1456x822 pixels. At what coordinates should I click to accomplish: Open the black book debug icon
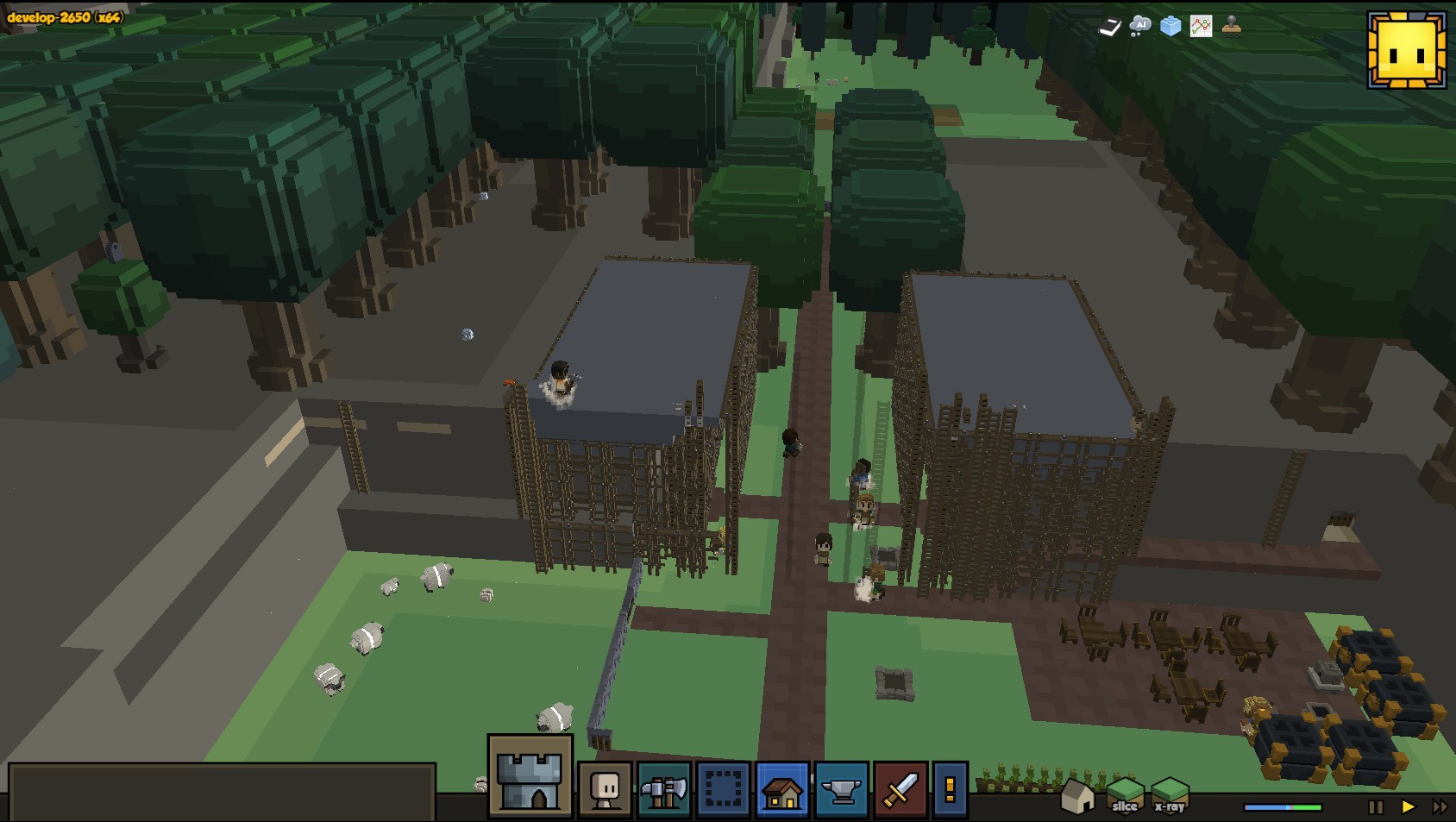[1109, 28]
